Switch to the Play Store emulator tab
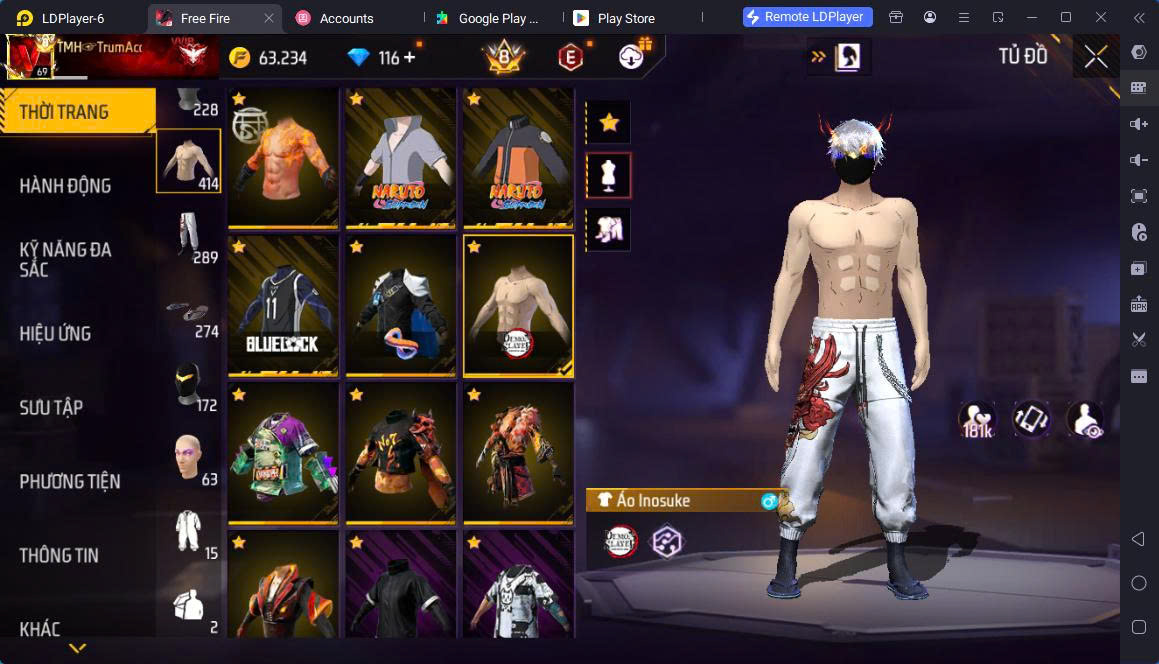Image resolution: width=1159 pixels, height=664 pixels. (x=625, y=18)
